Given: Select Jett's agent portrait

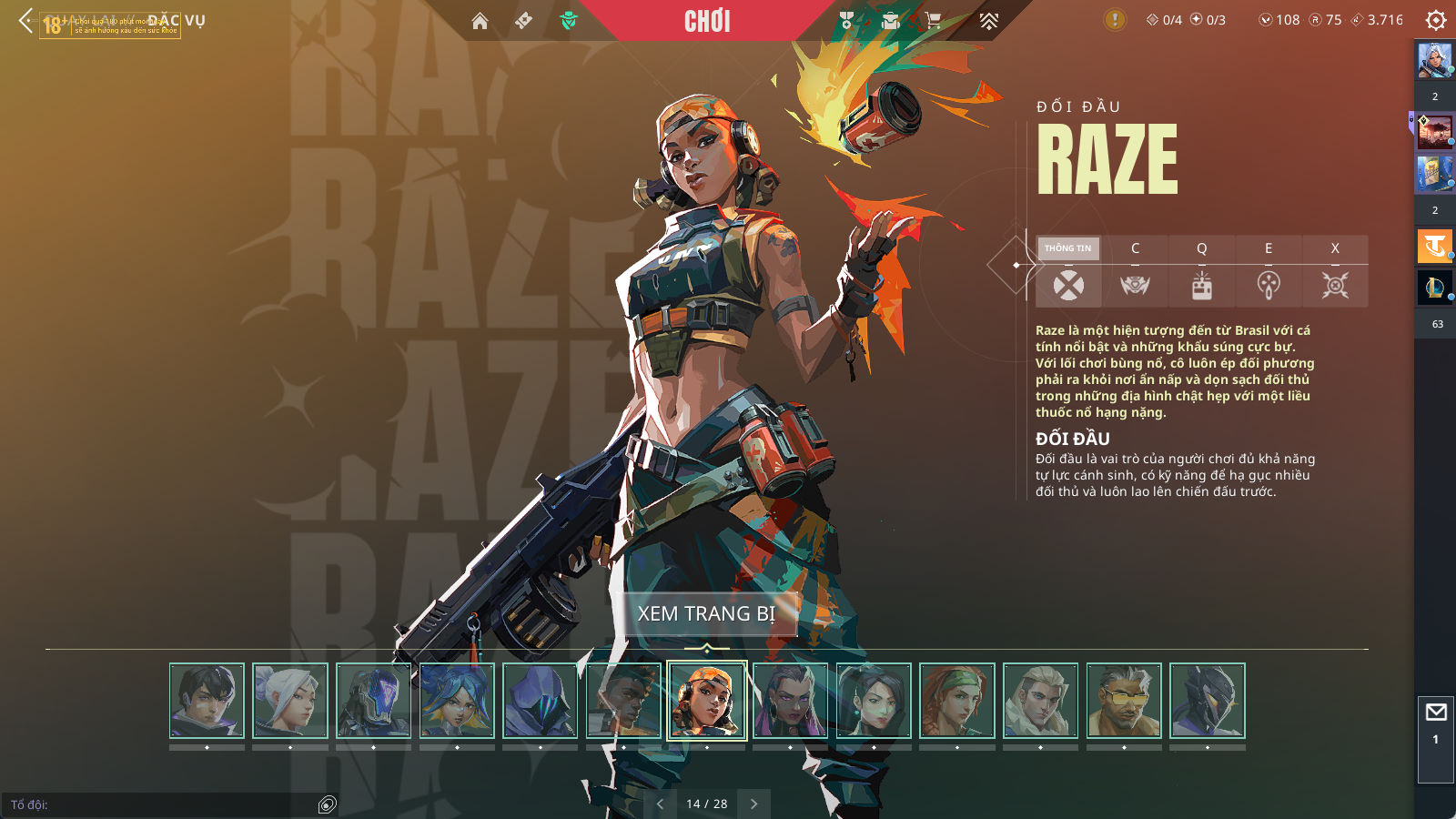Looking at the screenshot, I should point(290,700).
